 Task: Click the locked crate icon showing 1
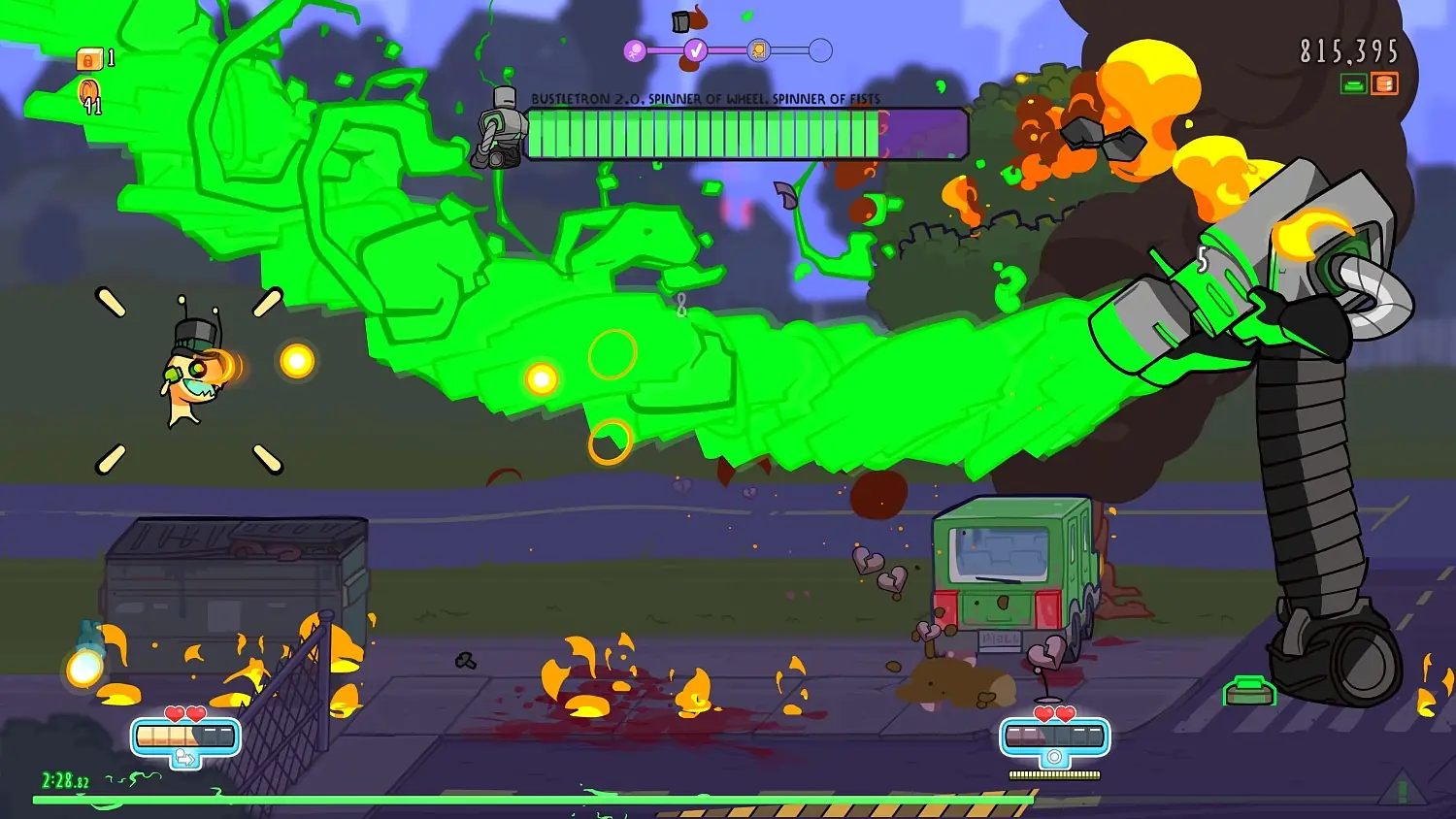coord(88,60)
